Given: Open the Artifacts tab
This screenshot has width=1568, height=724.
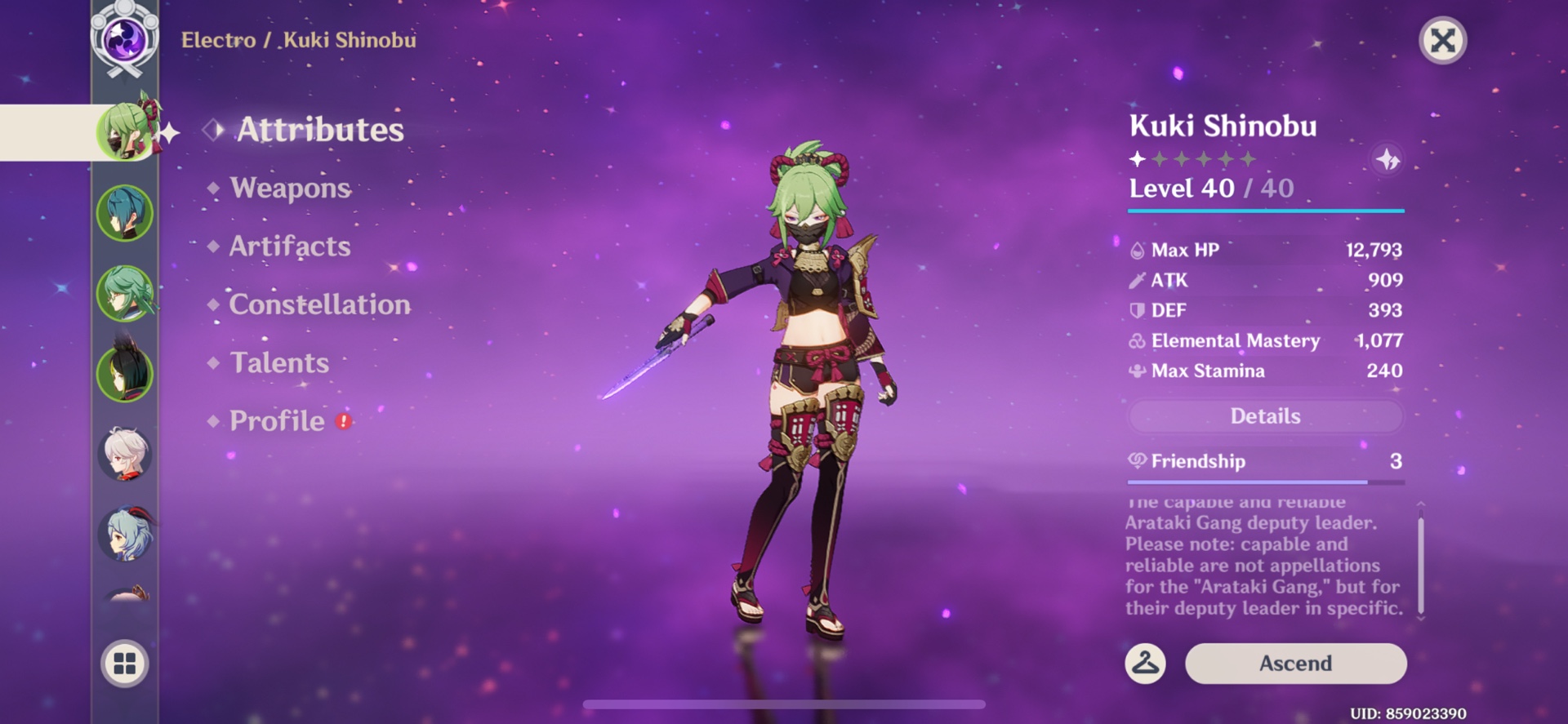Looking at the screenshot, I should point(288,247).
